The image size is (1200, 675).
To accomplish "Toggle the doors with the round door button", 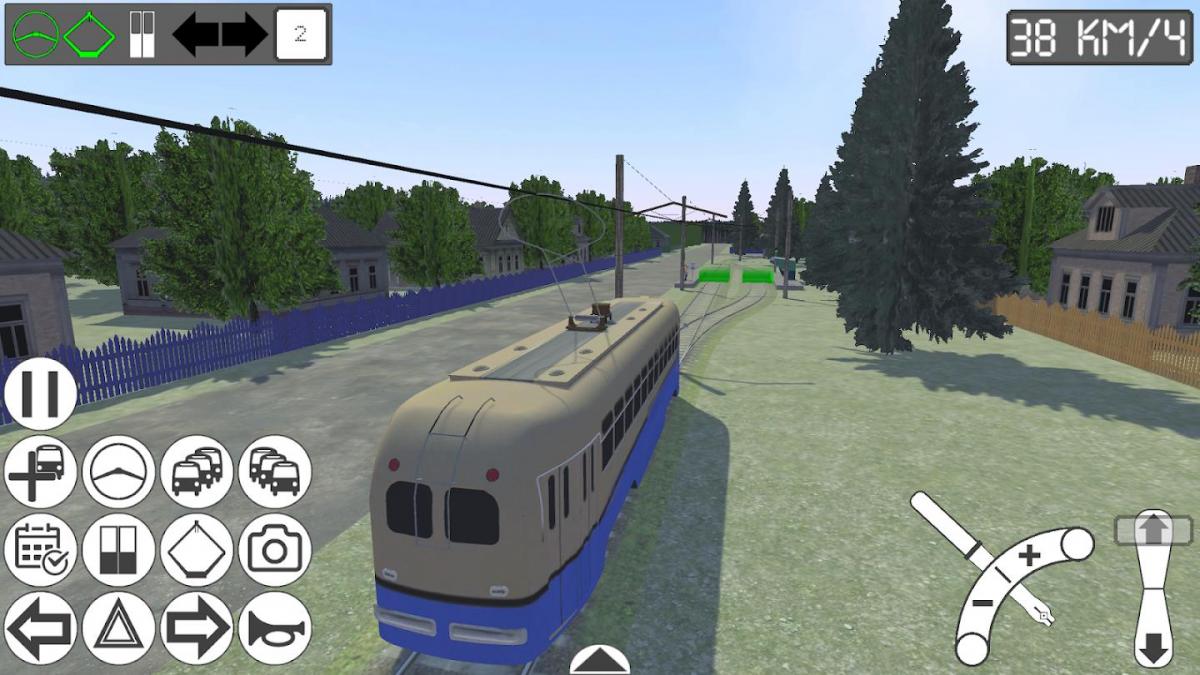I will tap(118, 549).
